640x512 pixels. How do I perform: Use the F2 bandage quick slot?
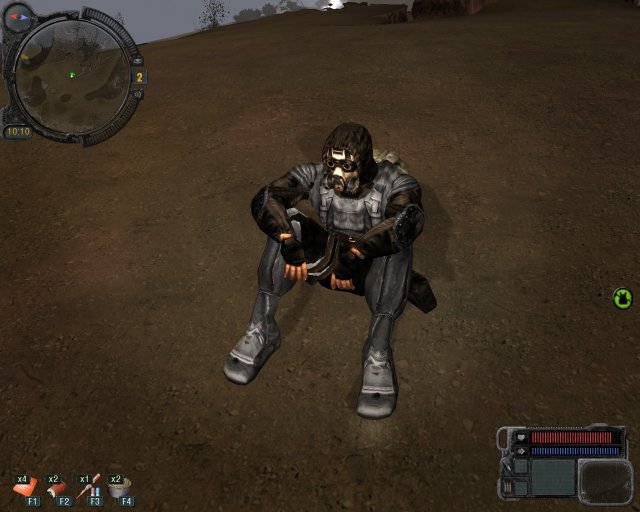(x=56, y=488)
